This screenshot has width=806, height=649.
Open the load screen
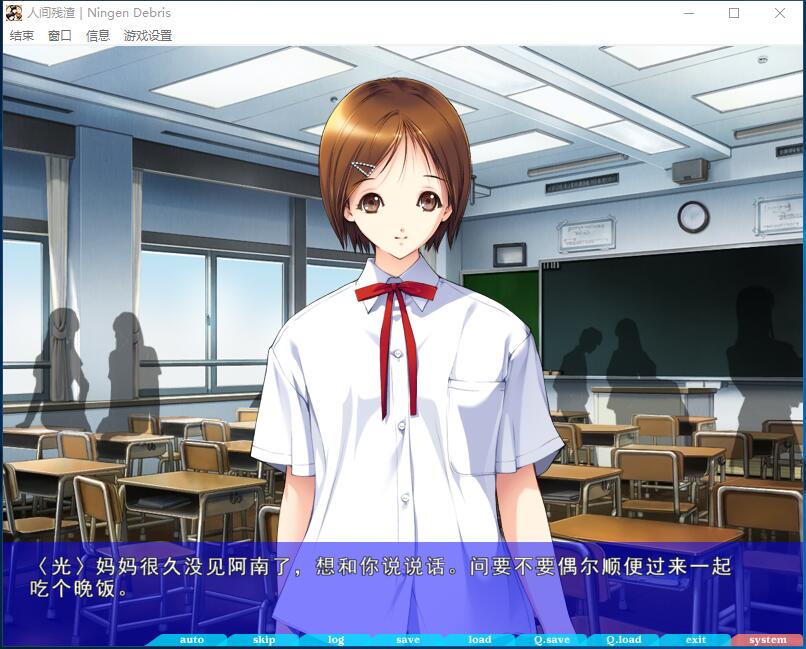click(480, 640)
